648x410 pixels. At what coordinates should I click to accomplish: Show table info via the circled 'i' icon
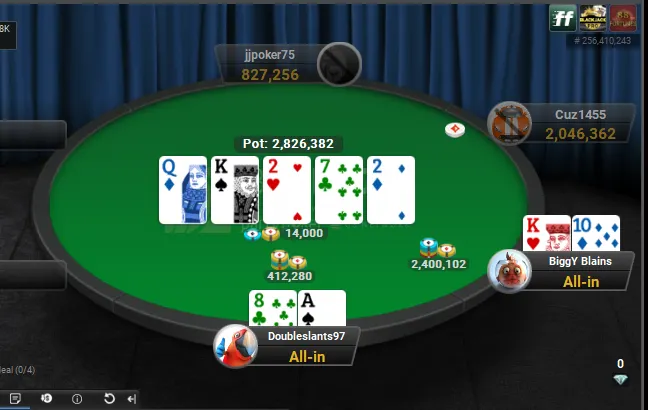77,398
